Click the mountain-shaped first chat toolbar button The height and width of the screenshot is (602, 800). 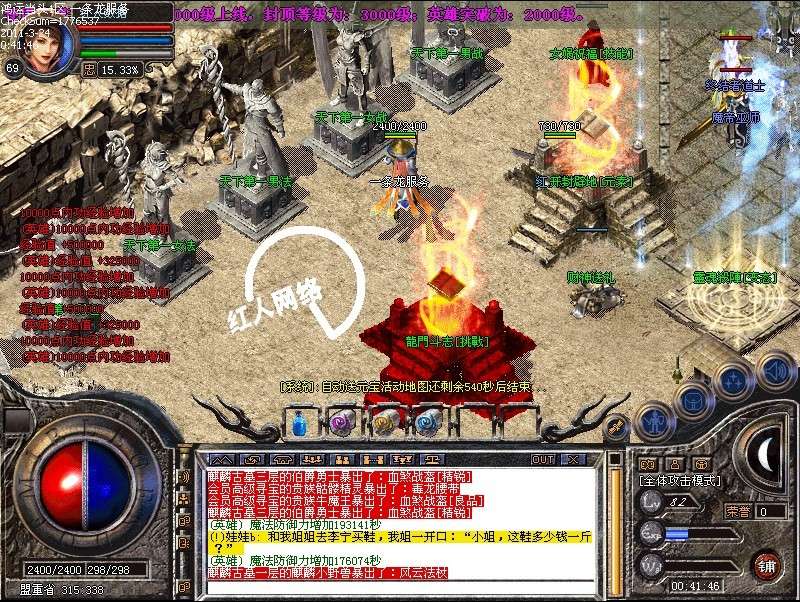tap(217, 459)
